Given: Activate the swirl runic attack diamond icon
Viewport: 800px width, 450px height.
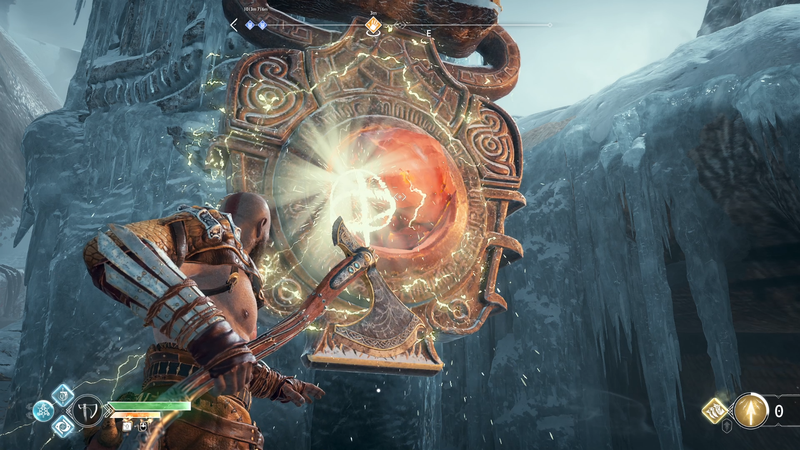Looking at the screenshot, I should point(62,427).
